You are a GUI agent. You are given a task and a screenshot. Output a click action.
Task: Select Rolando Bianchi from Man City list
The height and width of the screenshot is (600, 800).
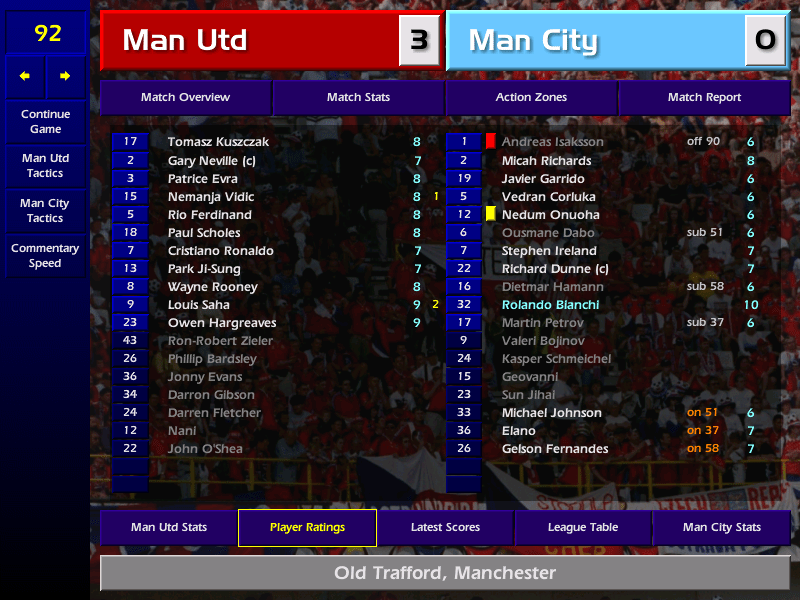point(550,305)
